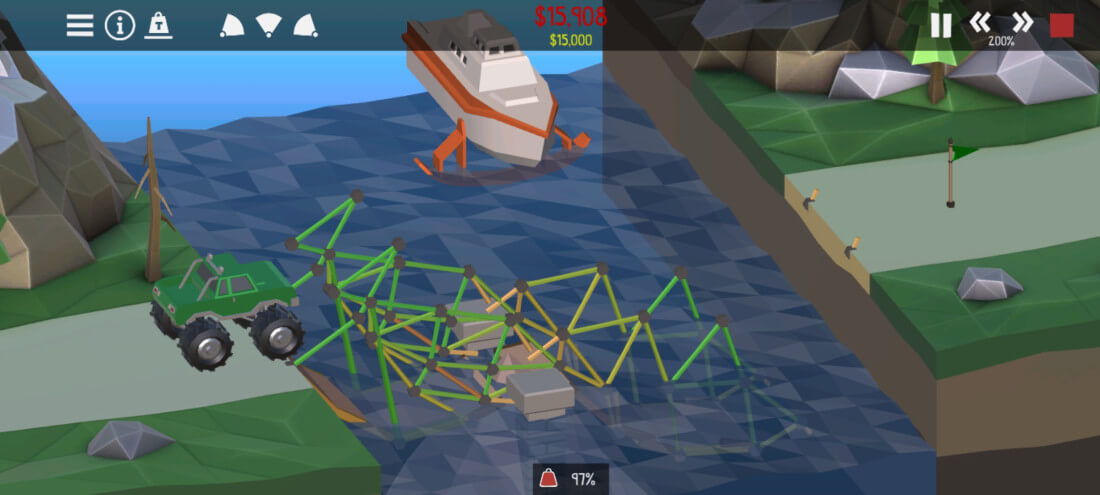Show the level info panel

tap(120, 25)
